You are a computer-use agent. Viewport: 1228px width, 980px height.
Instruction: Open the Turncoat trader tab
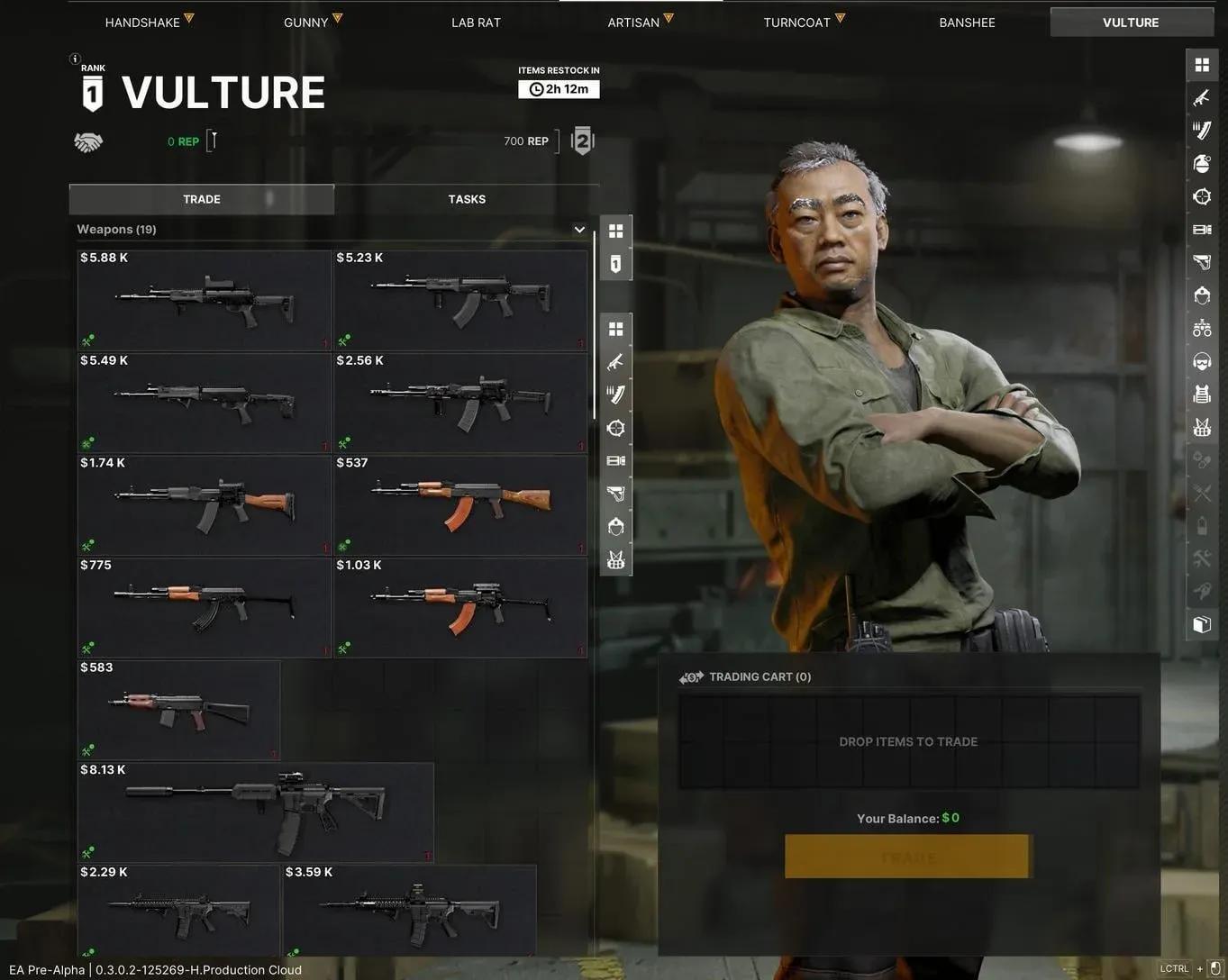point(797,23)
